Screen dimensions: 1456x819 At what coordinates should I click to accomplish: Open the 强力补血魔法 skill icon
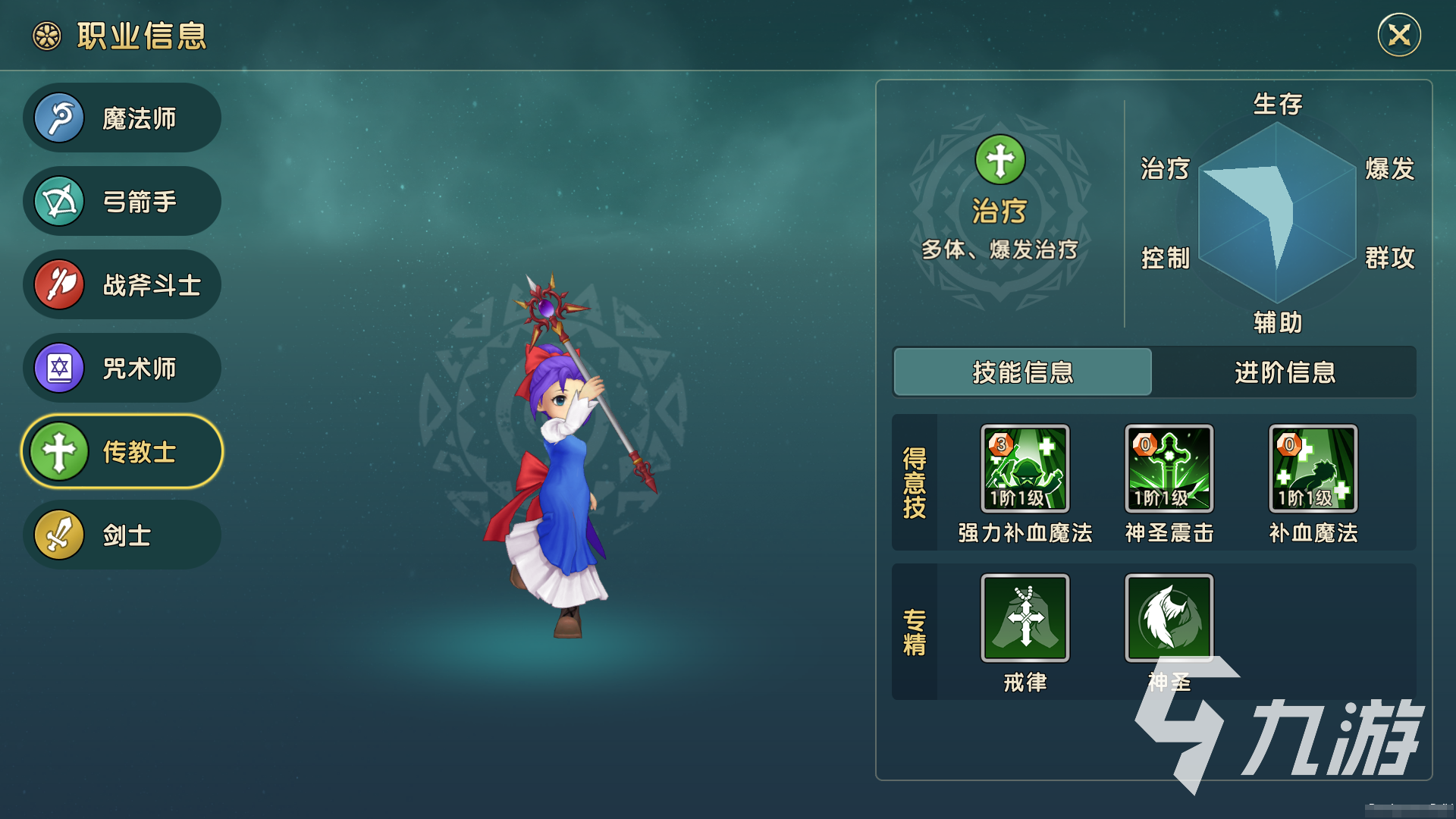point(1025,469)
